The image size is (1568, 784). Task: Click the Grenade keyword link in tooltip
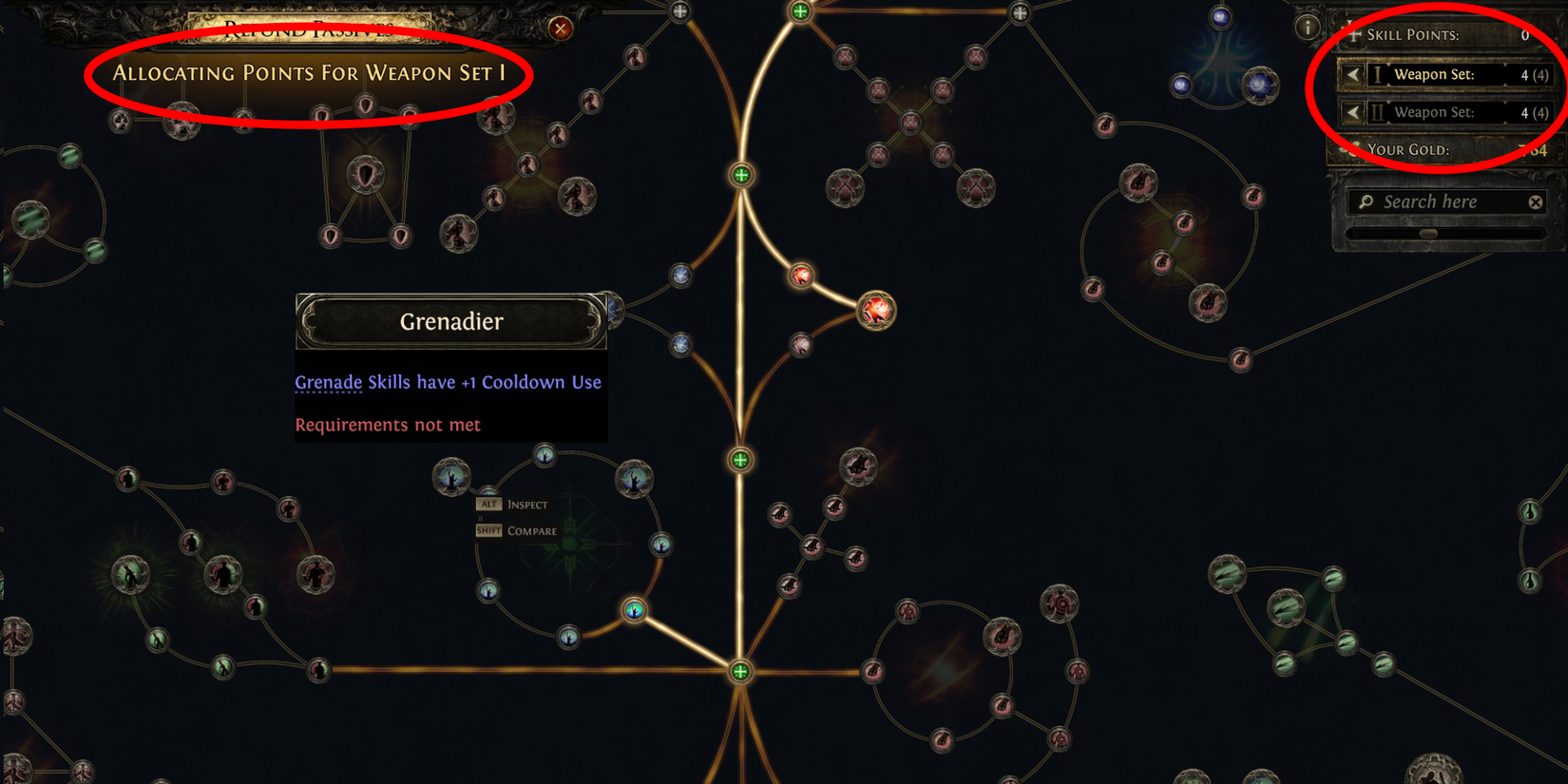point(328,382)
